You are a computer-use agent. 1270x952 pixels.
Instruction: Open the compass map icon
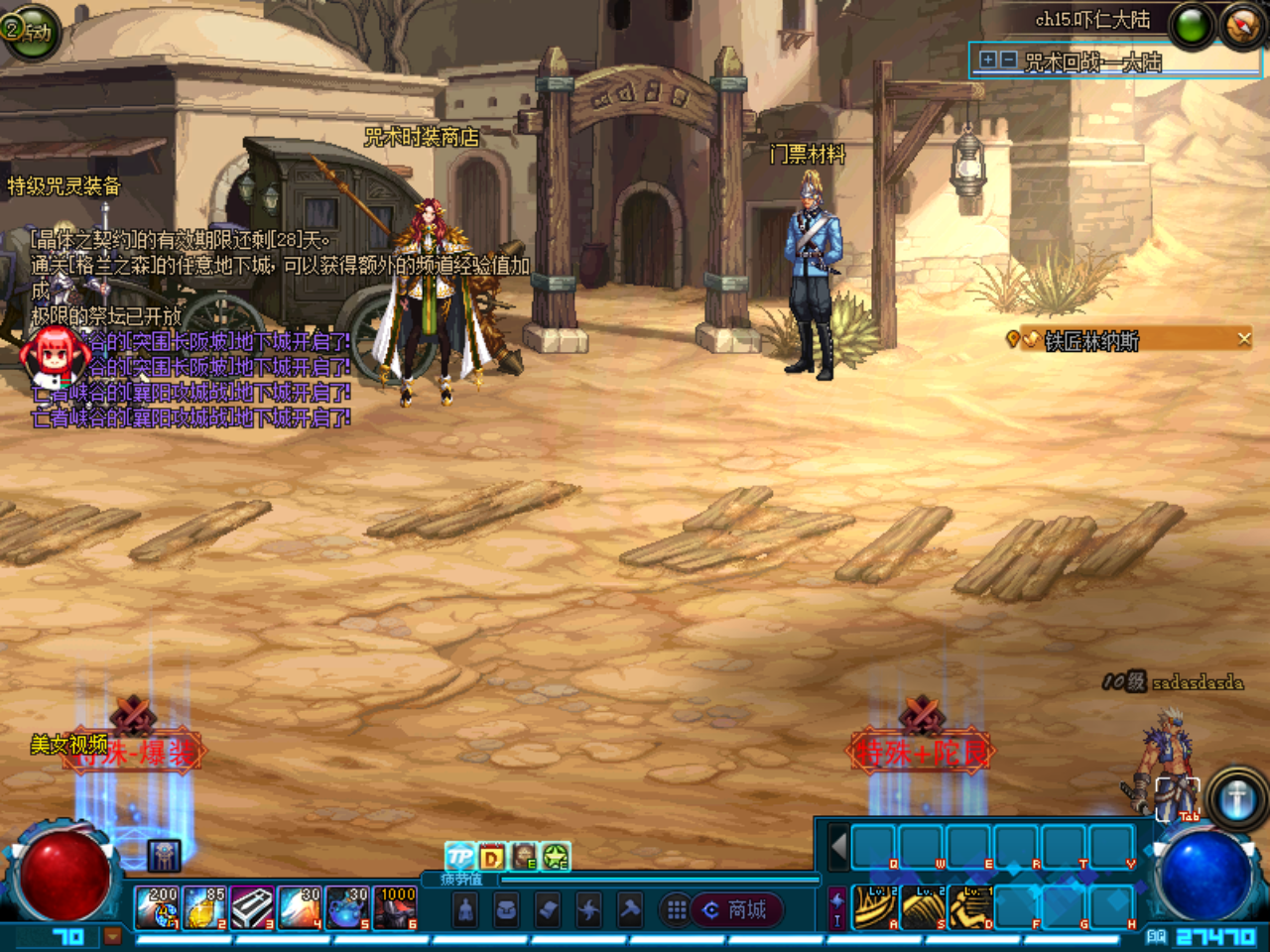(x=1242, y=26)
